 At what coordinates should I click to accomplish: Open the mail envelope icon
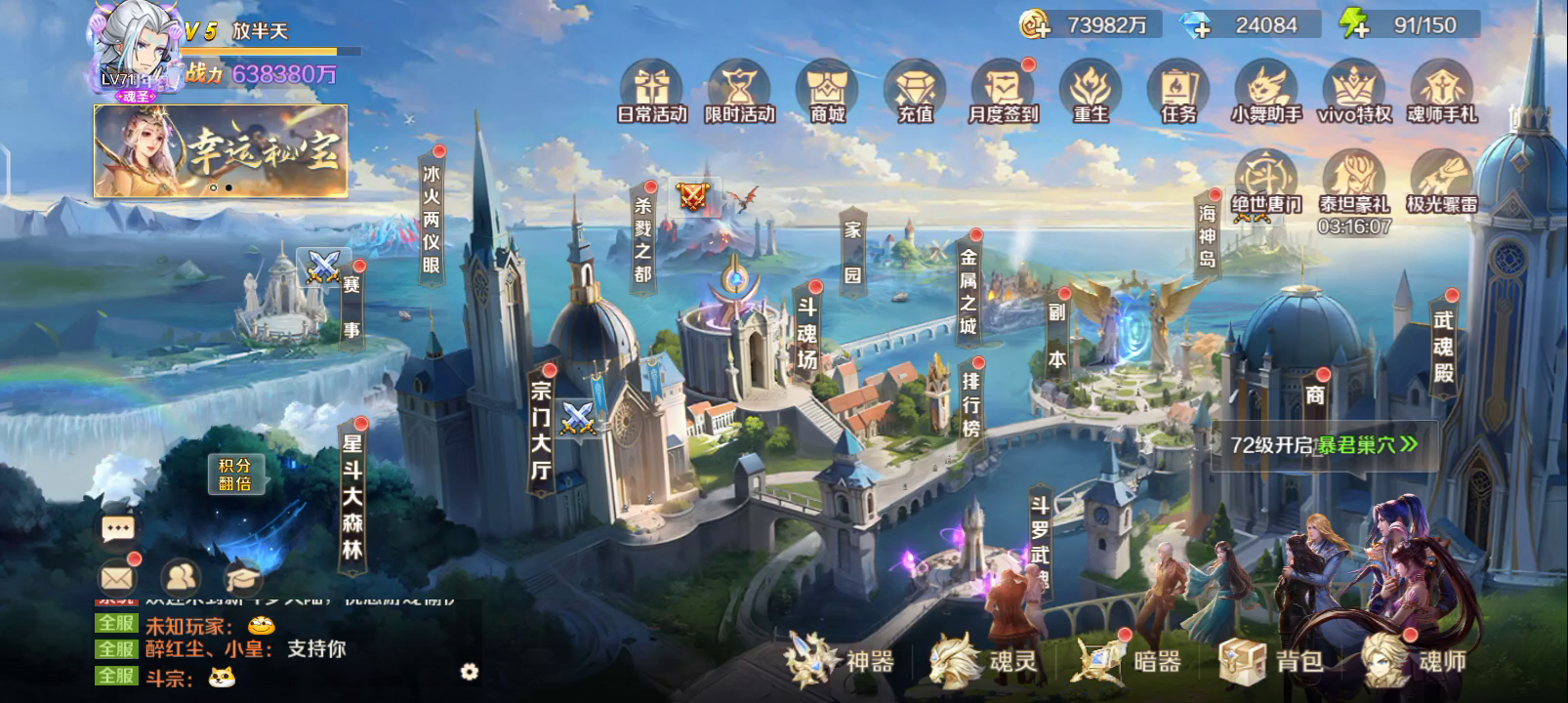pyautogui.click(x=118, y=578)
